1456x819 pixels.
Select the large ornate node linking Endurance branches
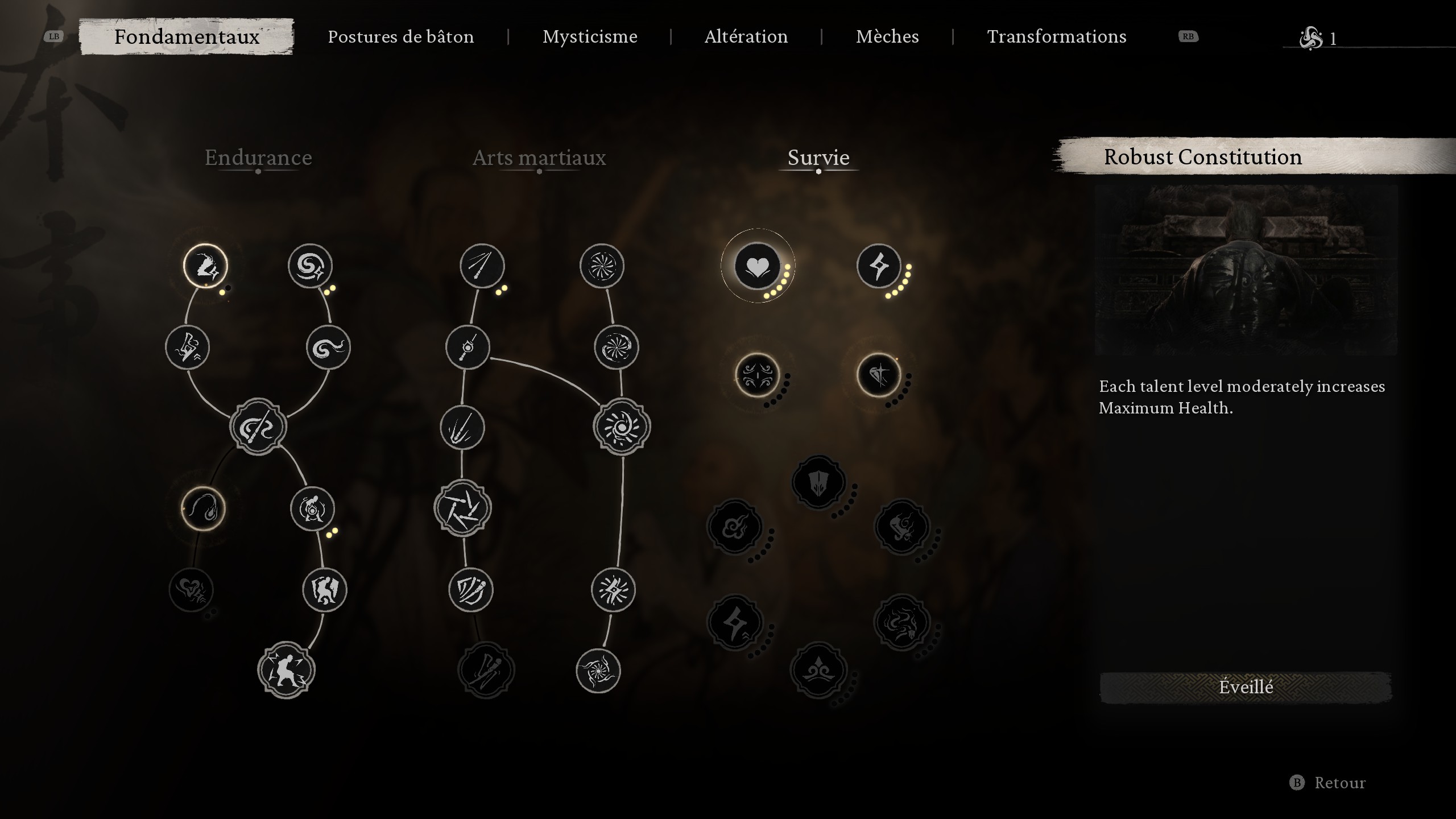[257, 427]
